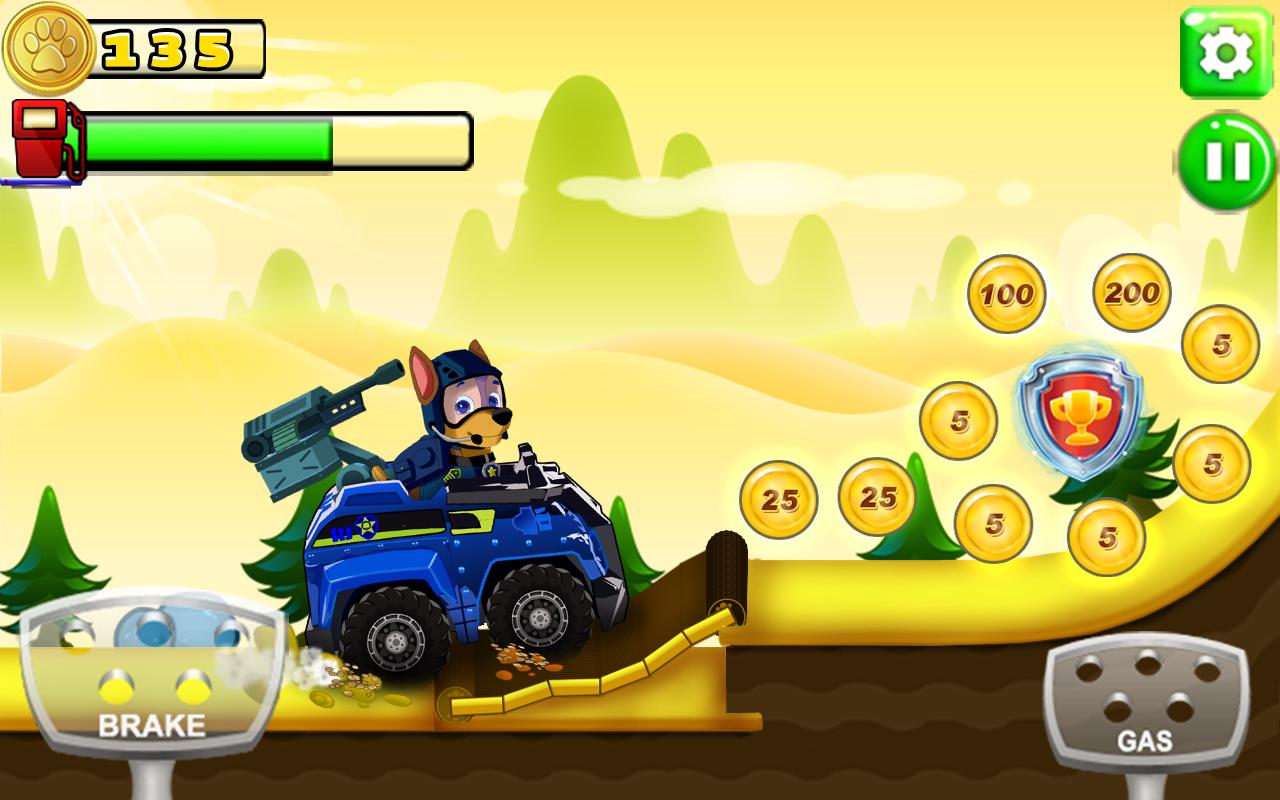The width and height of the screenshot is (1280, 800).
Task: Tap the BRAKE pedal
Action: click(x=151, y=680)
